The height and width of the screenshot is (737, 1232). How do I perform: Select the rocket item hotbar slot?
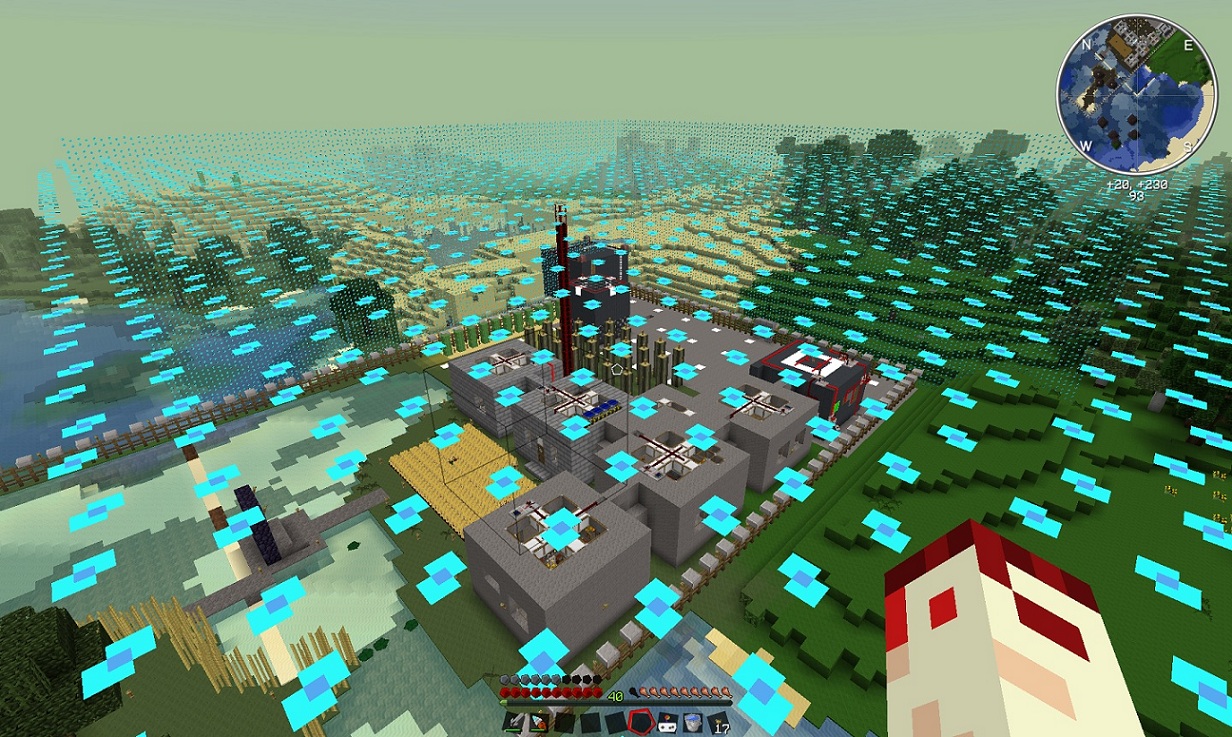pos(538,721)
